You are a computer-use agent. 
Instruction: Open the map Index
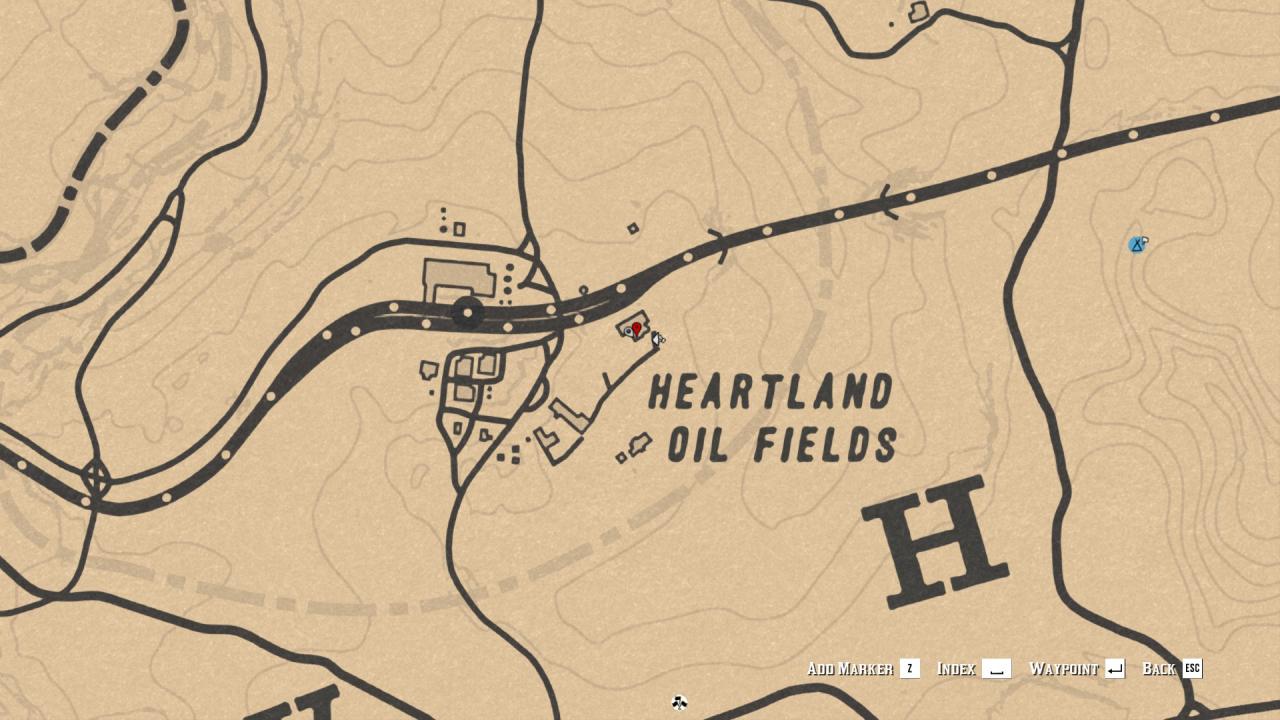click(x=956, y=669)
